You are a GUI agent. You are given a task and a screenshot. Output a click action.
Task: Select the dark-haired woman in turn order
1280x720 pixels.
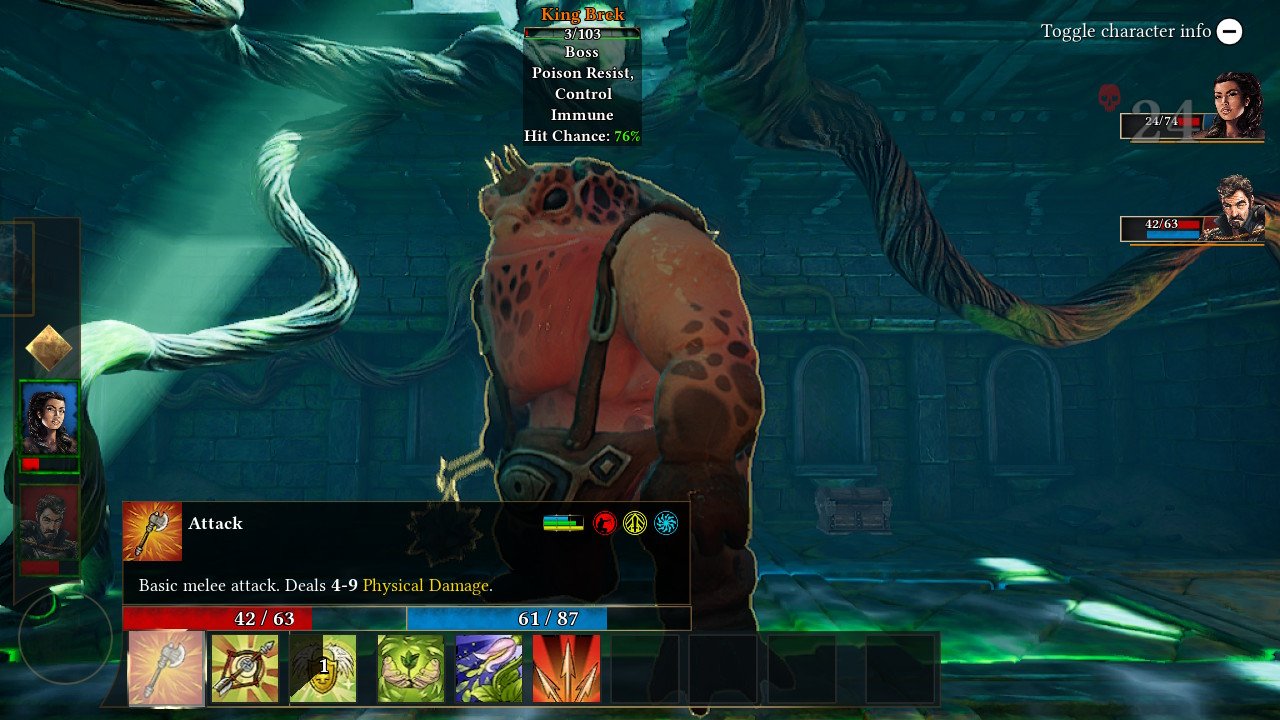coord(50,418)
